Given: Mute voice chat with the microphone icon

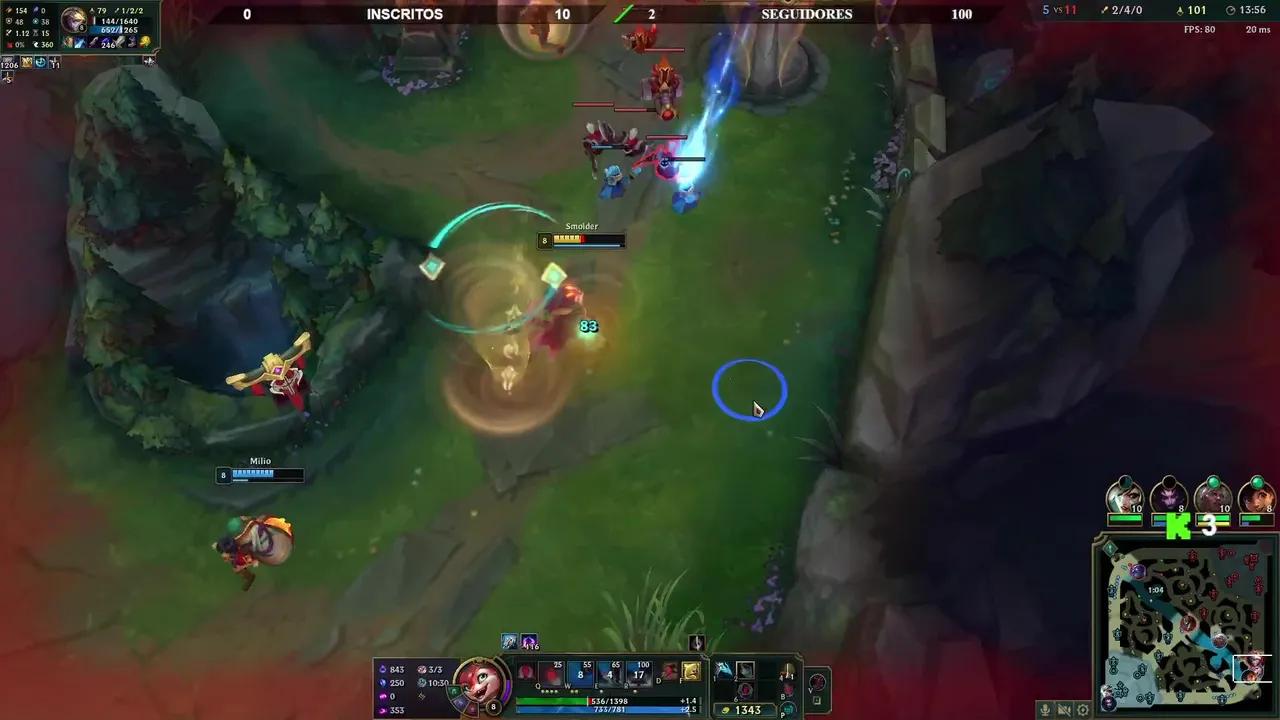Looking at the screenshot, I should (1045, 709).
